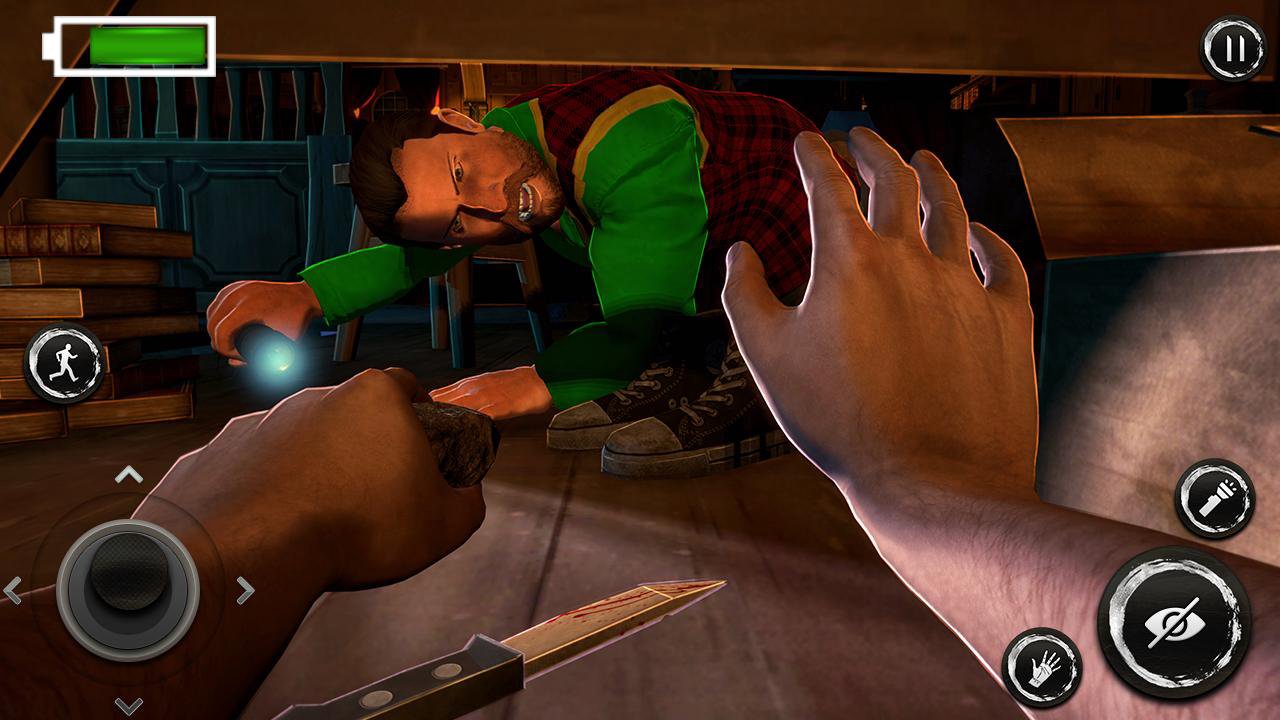Tap the left movement arrow

tap(14, 588)
